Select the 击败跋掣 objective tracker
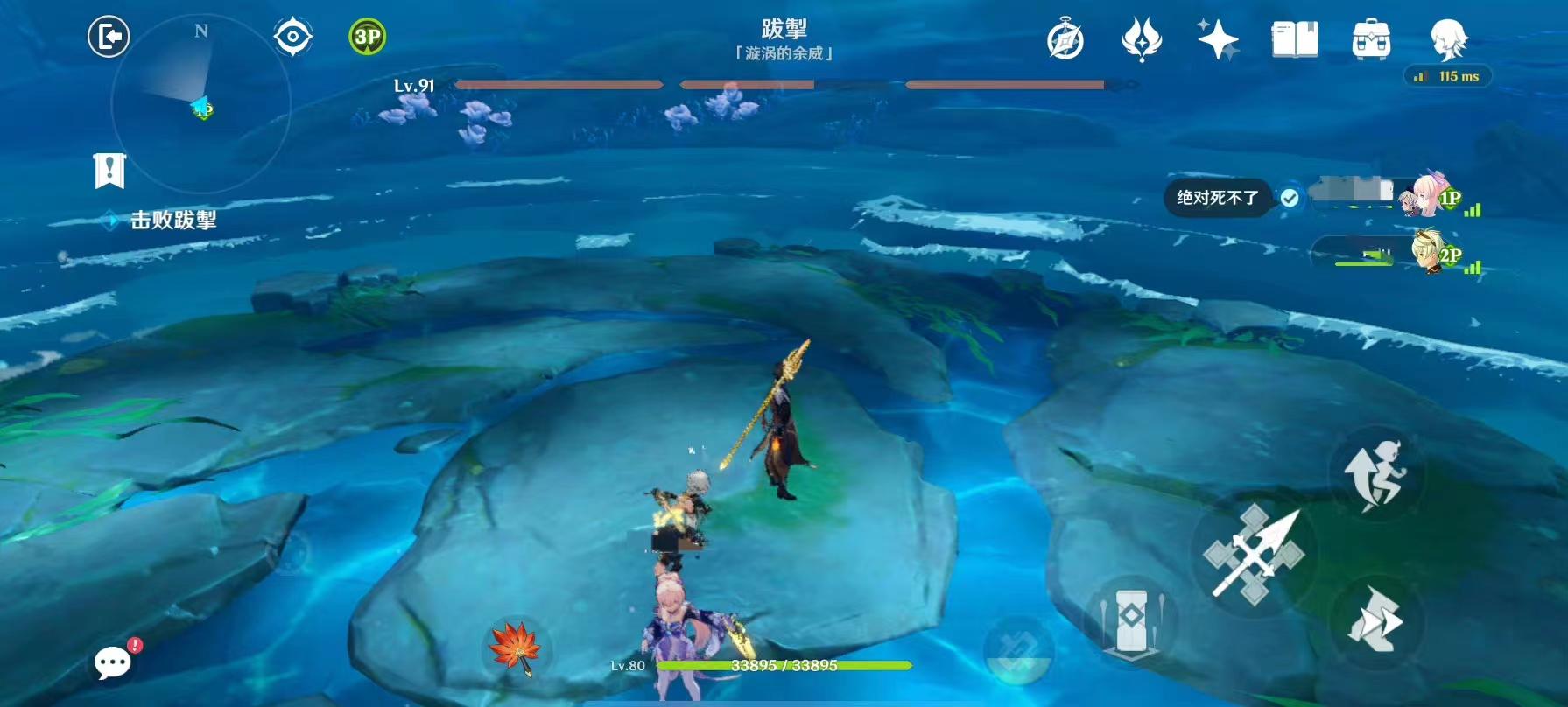Screen dimensions: 1568x707 [x=172, y=220]
